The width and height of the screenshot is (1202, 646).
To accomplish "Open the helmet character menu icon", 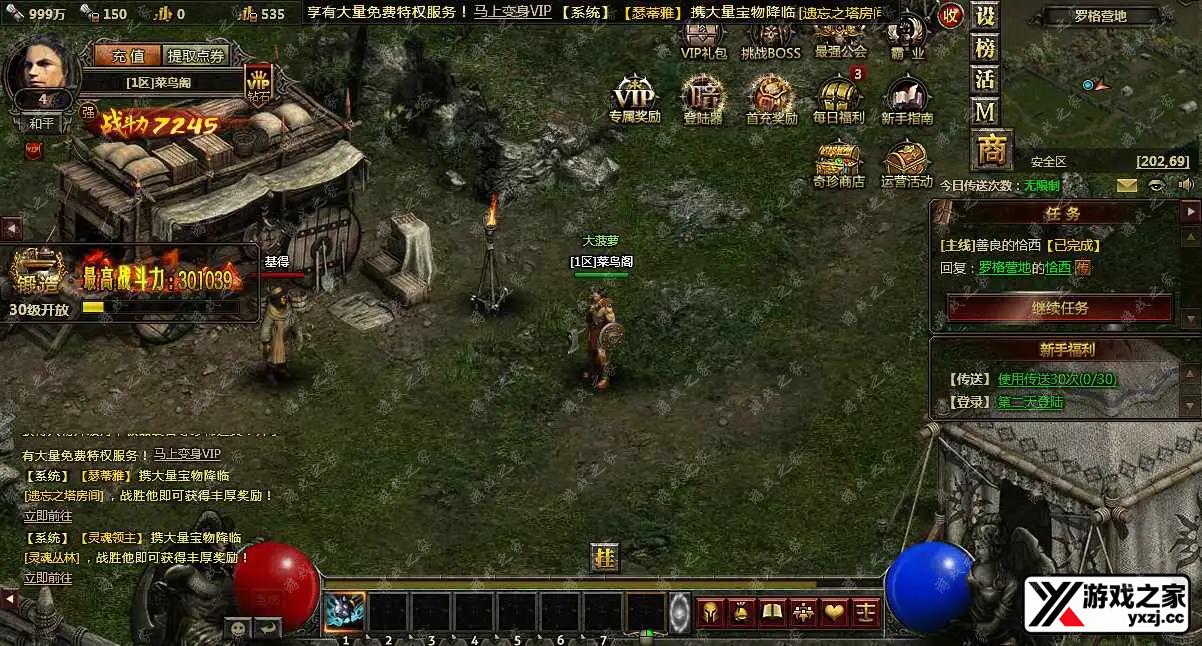I will [710, 611].
